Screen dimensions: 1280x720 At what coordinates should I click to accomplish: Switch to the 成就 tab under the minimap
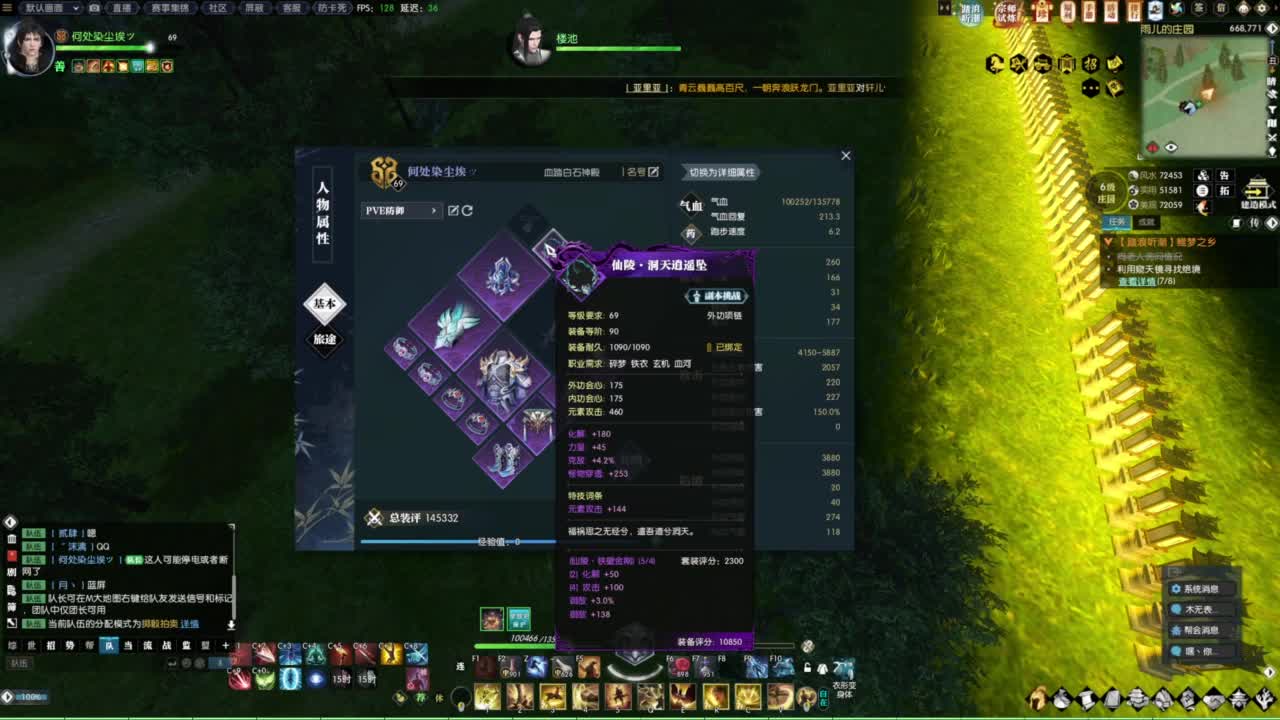(1145, 222)
